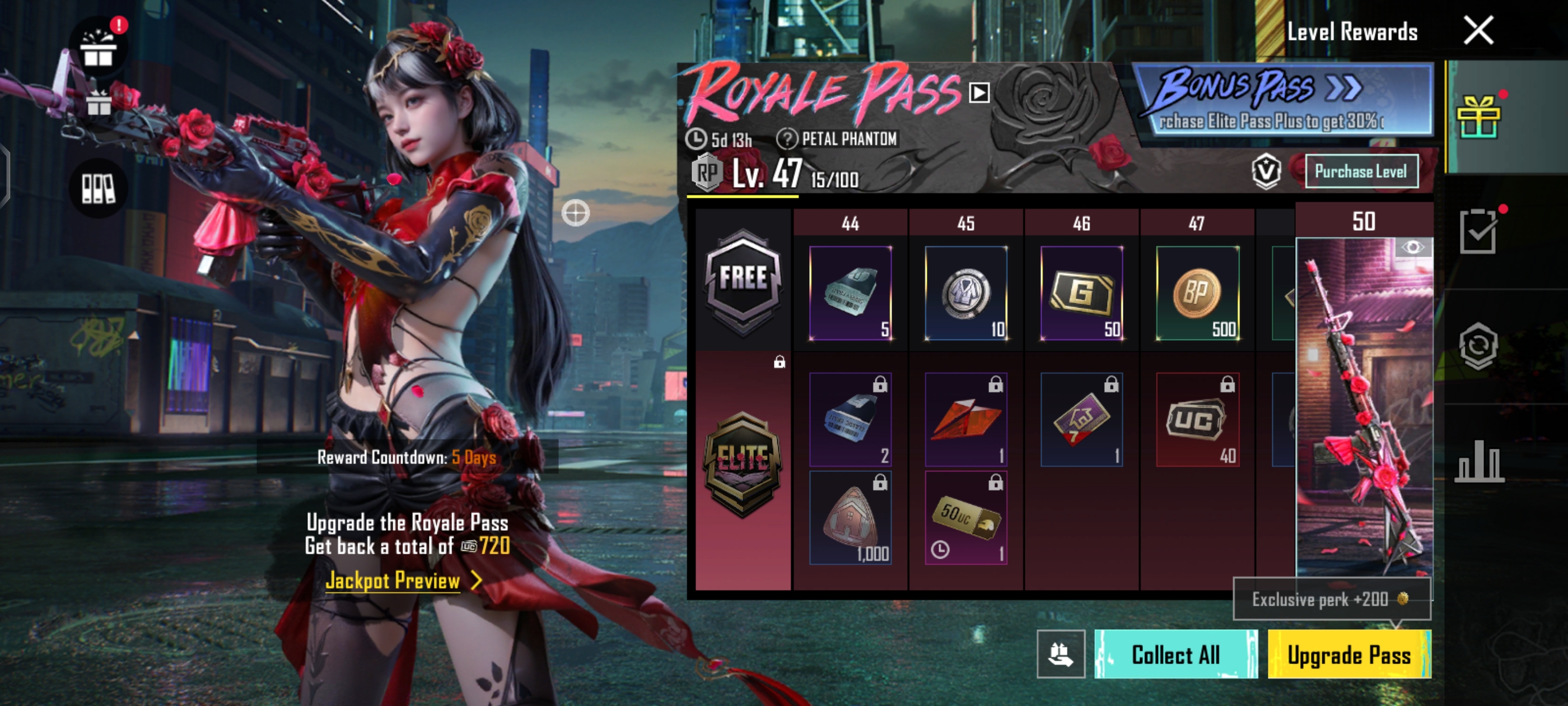This screenshot has width=1568, height=706.
Task: Open the missions checklist tab
Action: coord(1478,231)
